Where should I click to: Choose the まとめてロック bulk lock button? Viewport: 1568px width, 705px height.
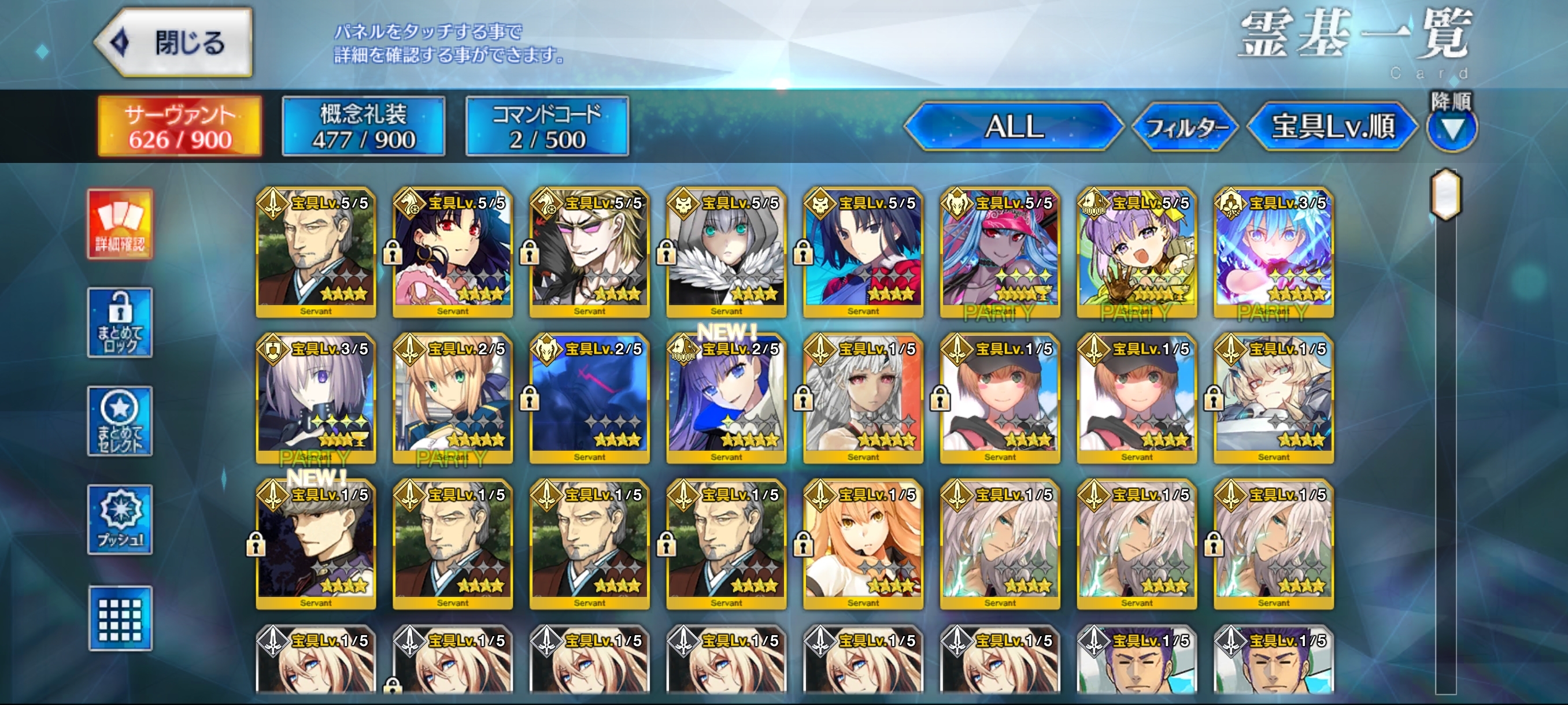click(120, 322)
